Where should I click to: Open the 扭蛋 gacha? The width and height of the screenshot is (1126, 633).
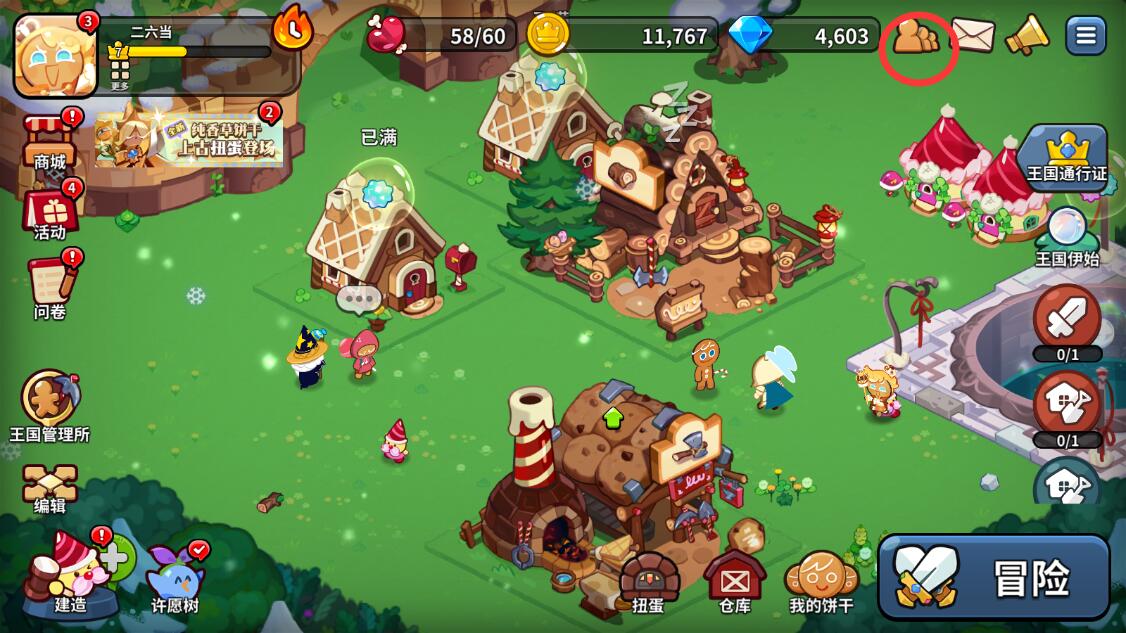[x=649, y=580]
